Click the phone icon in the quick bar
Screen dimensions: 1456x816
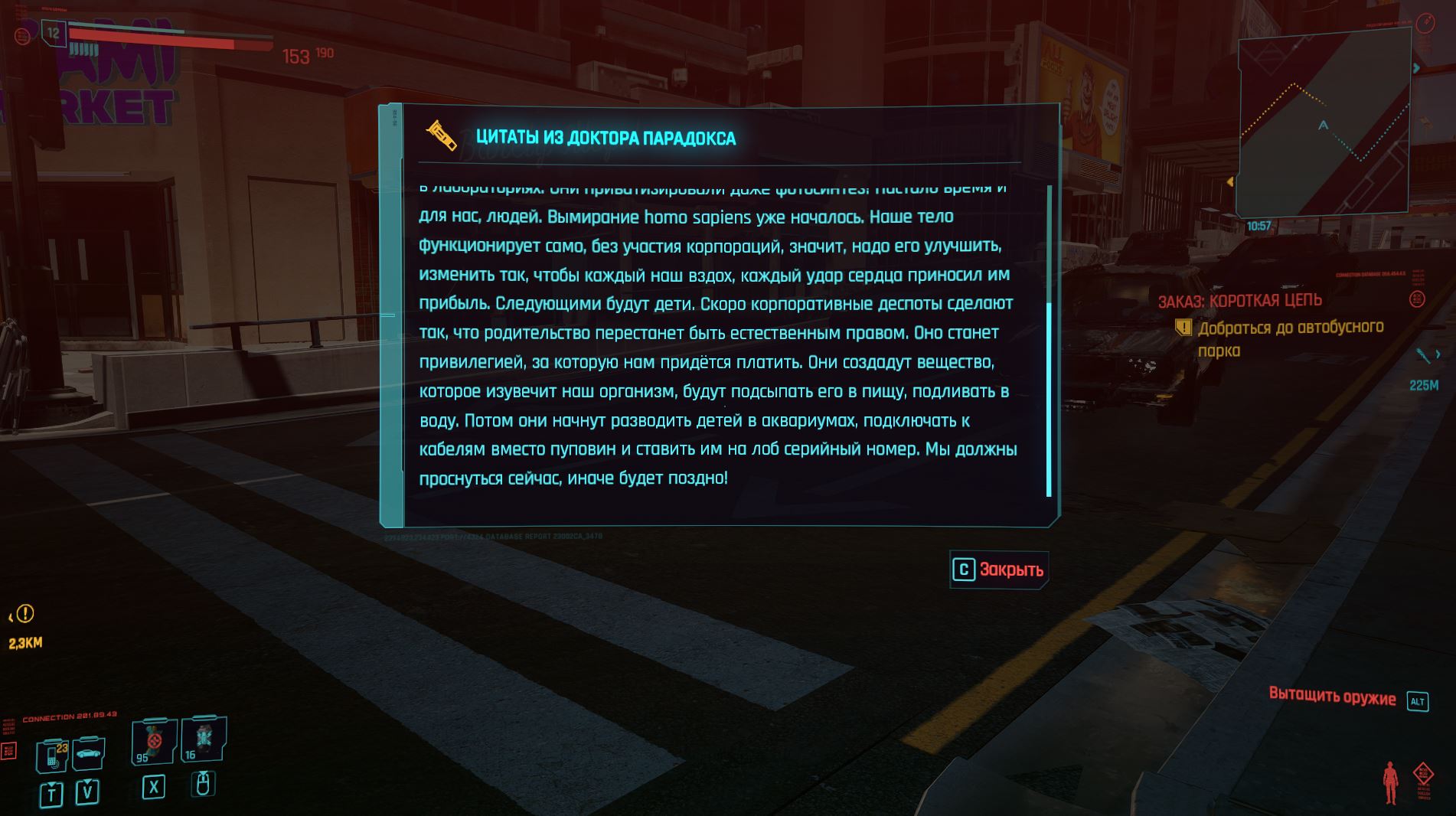click(54, 755)
